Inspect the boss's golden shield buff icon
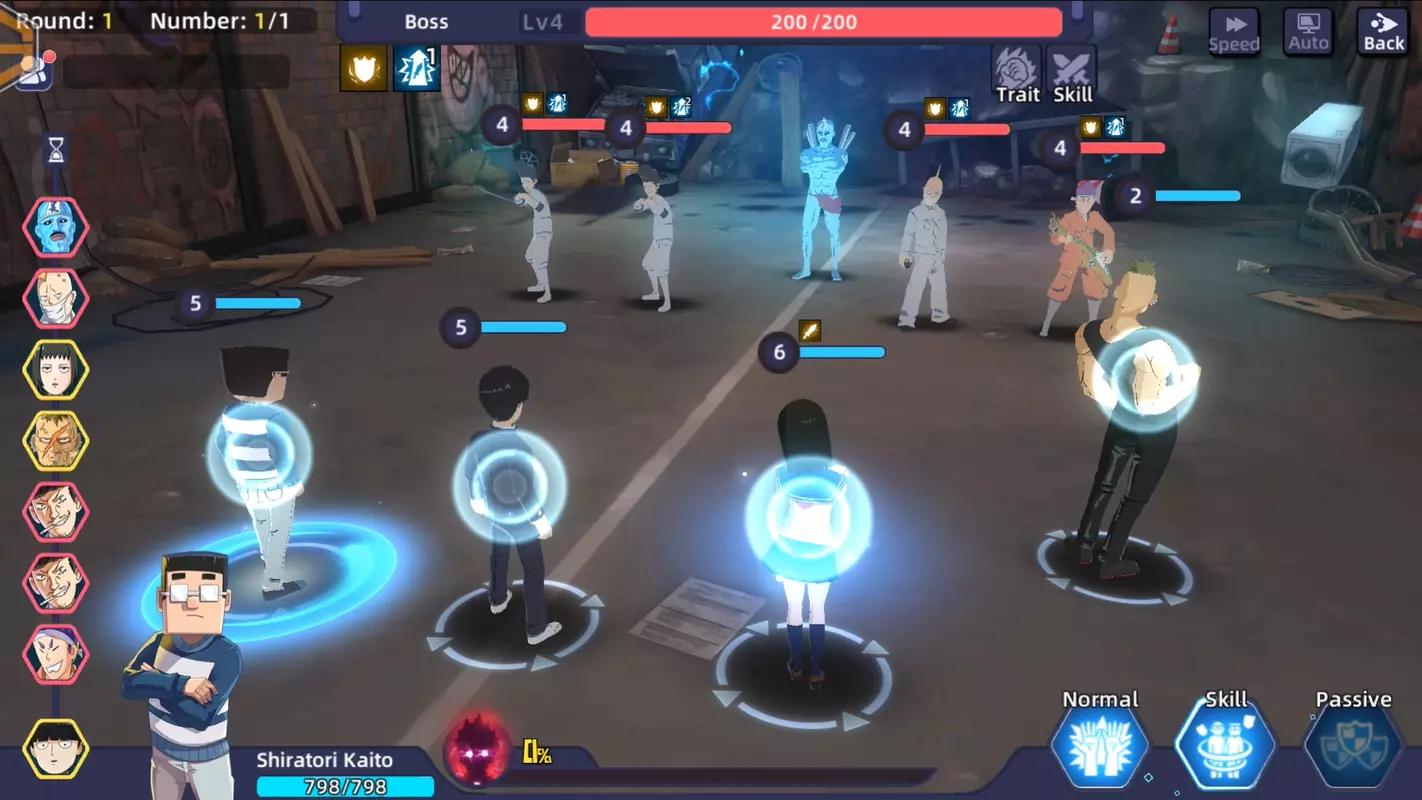Screen dimensions: 1422x800 365,70
